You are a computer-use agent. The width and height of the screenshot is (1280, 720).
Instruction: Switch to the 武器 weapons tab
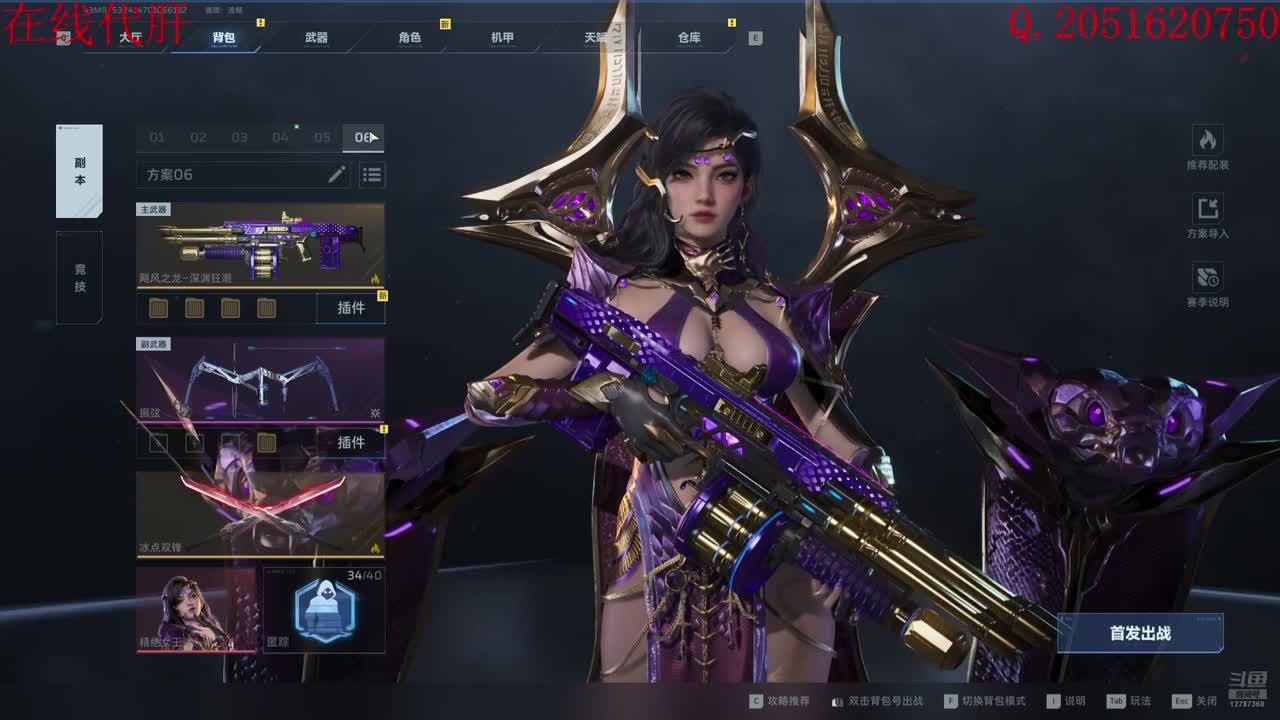point(316,38)
